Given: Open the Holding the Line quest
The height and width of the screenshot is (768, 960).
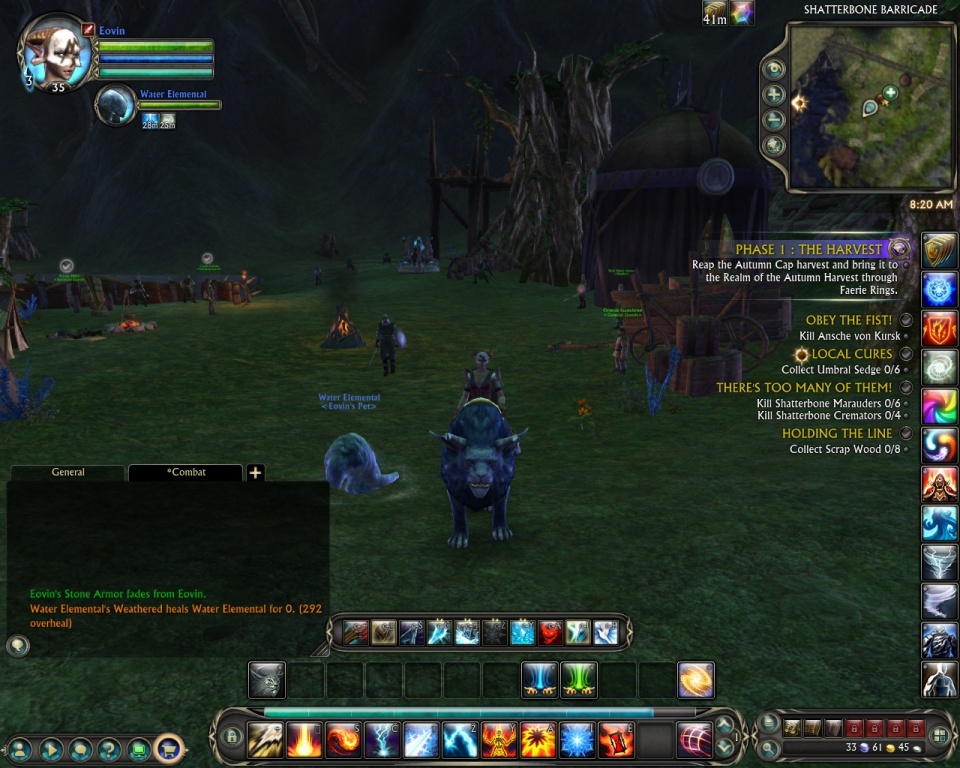Looking at the screenshot, I should [x=838, y=433].
